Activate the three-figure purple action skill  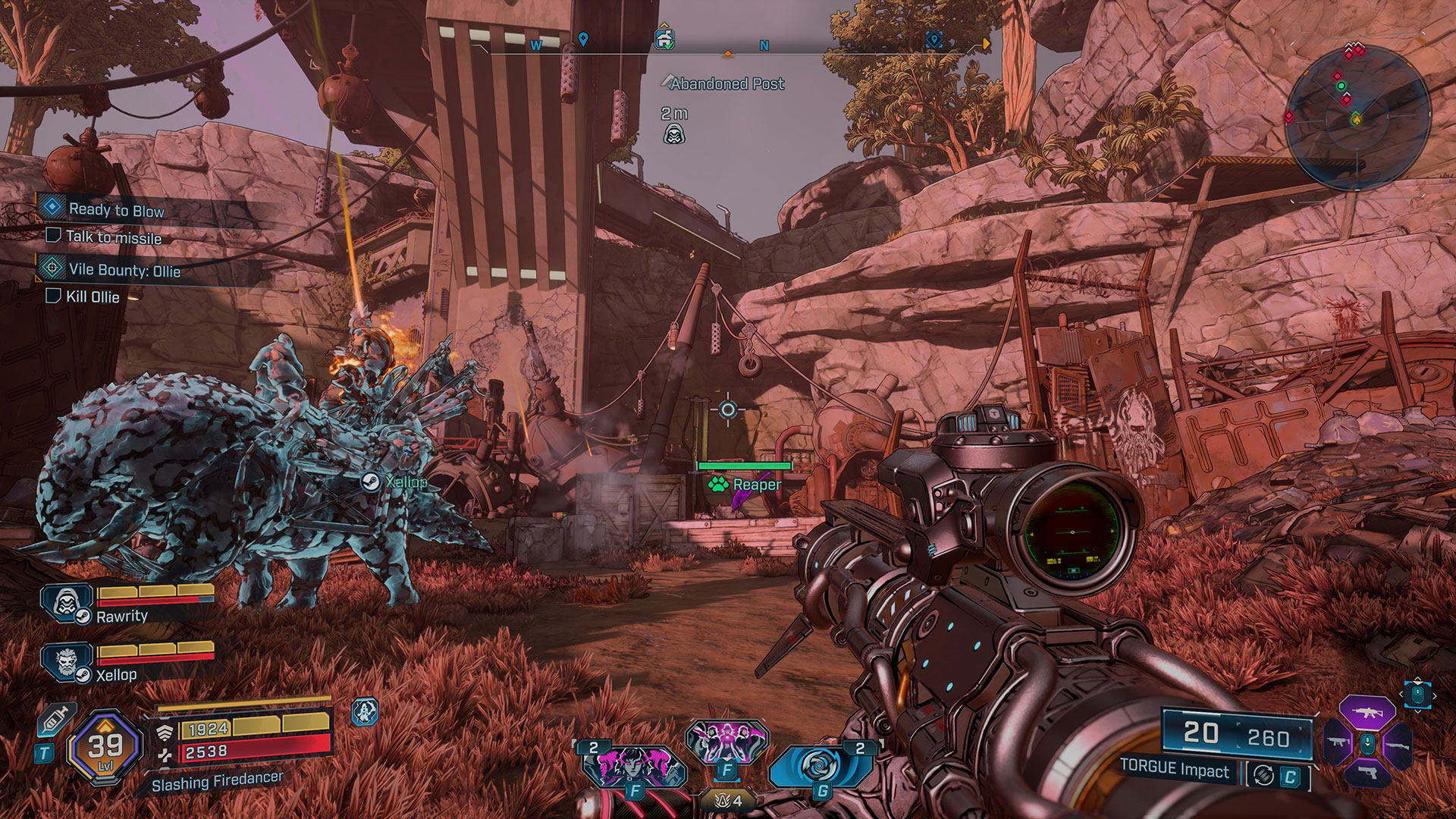[726, 741]
